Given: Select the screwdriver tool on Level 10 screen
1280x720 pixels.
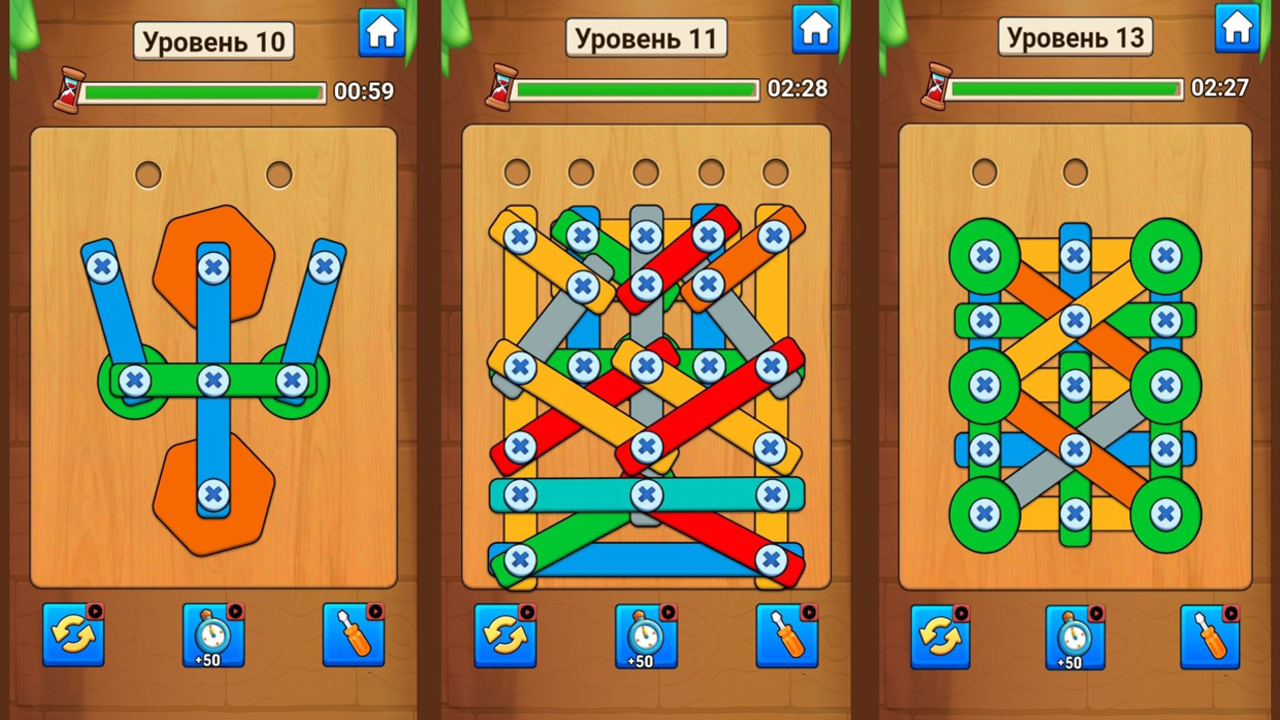Looking at the screenshot, I should coord(353,637).
